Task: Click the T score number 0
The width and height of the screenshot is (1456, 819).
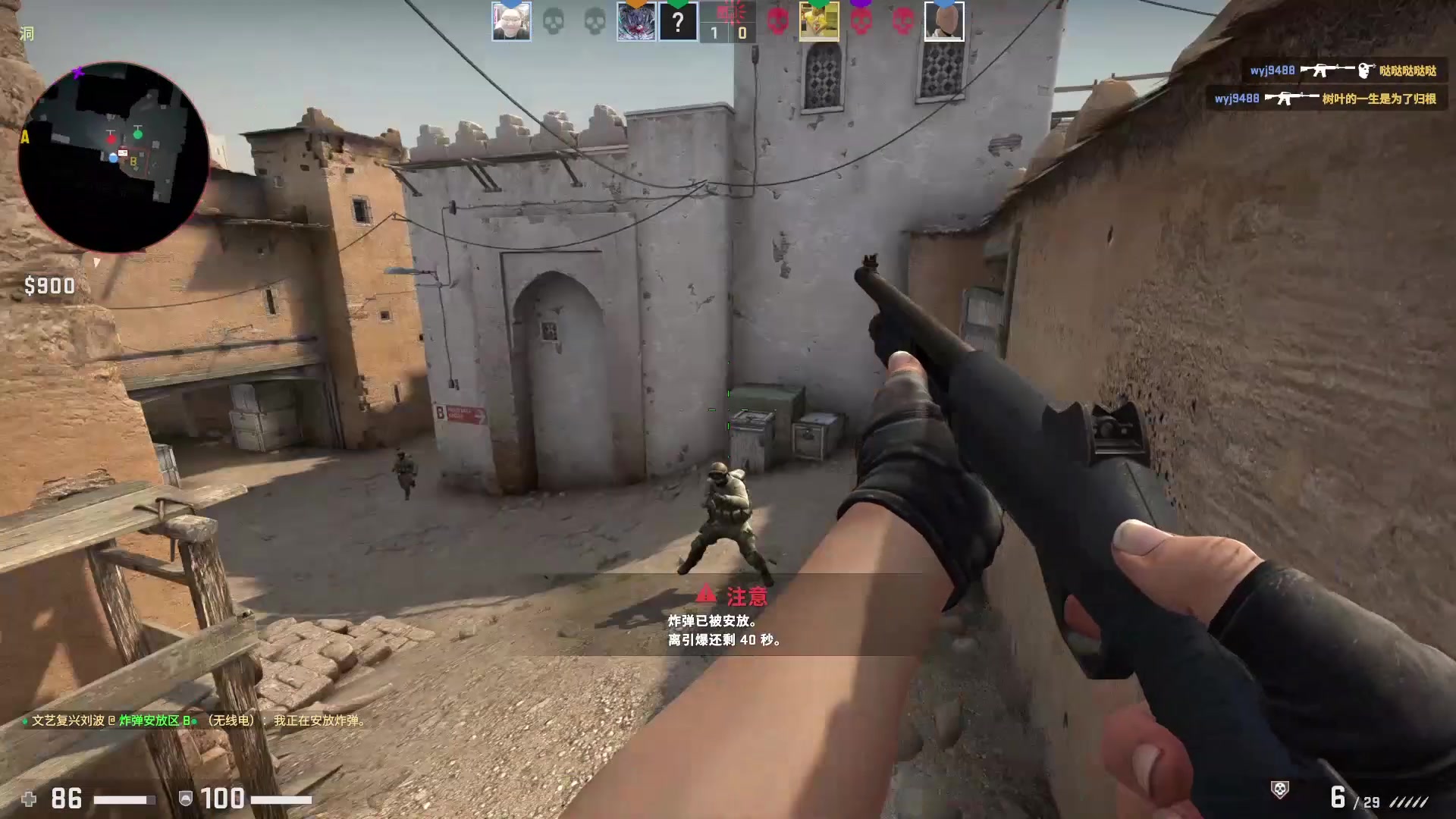Action: tap(742, 33)
